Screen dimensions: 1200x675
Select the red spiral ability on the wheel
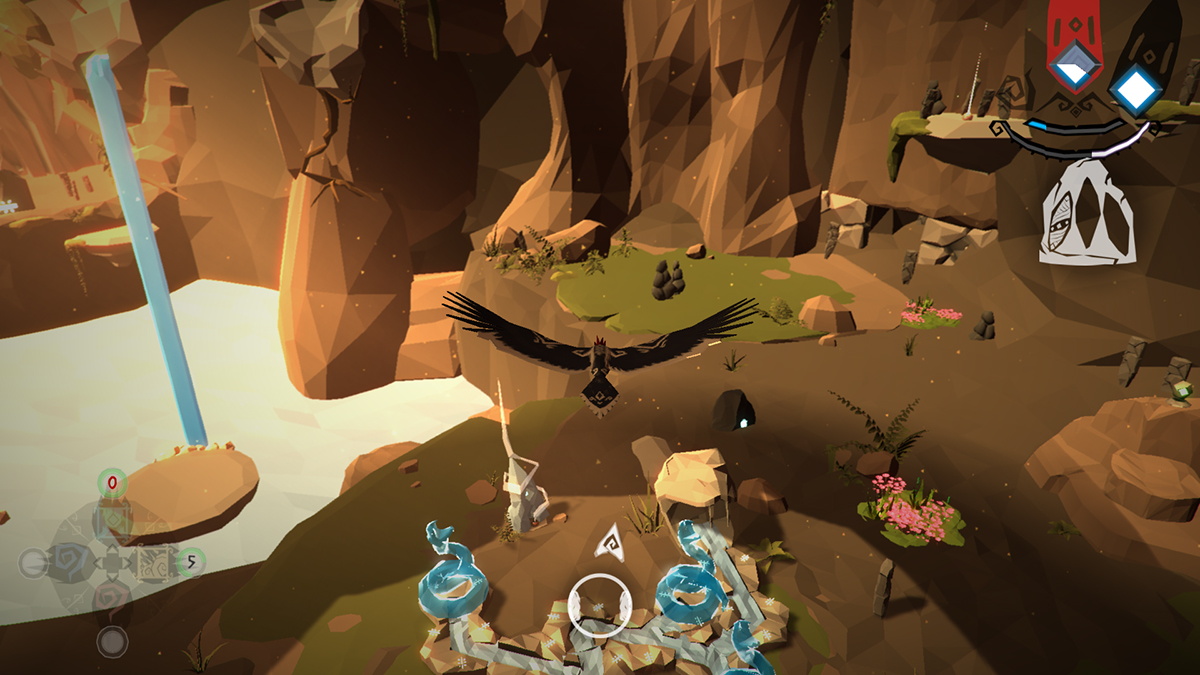pos(112,600)
